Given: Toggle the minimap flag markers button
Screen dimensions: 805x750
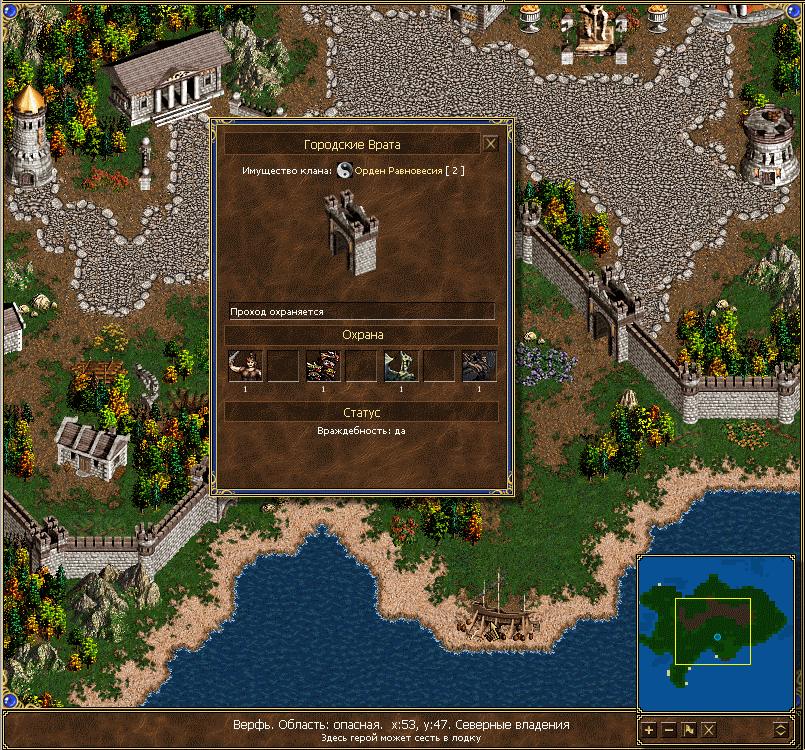Looking at the screenshot, I should point(689,729).
